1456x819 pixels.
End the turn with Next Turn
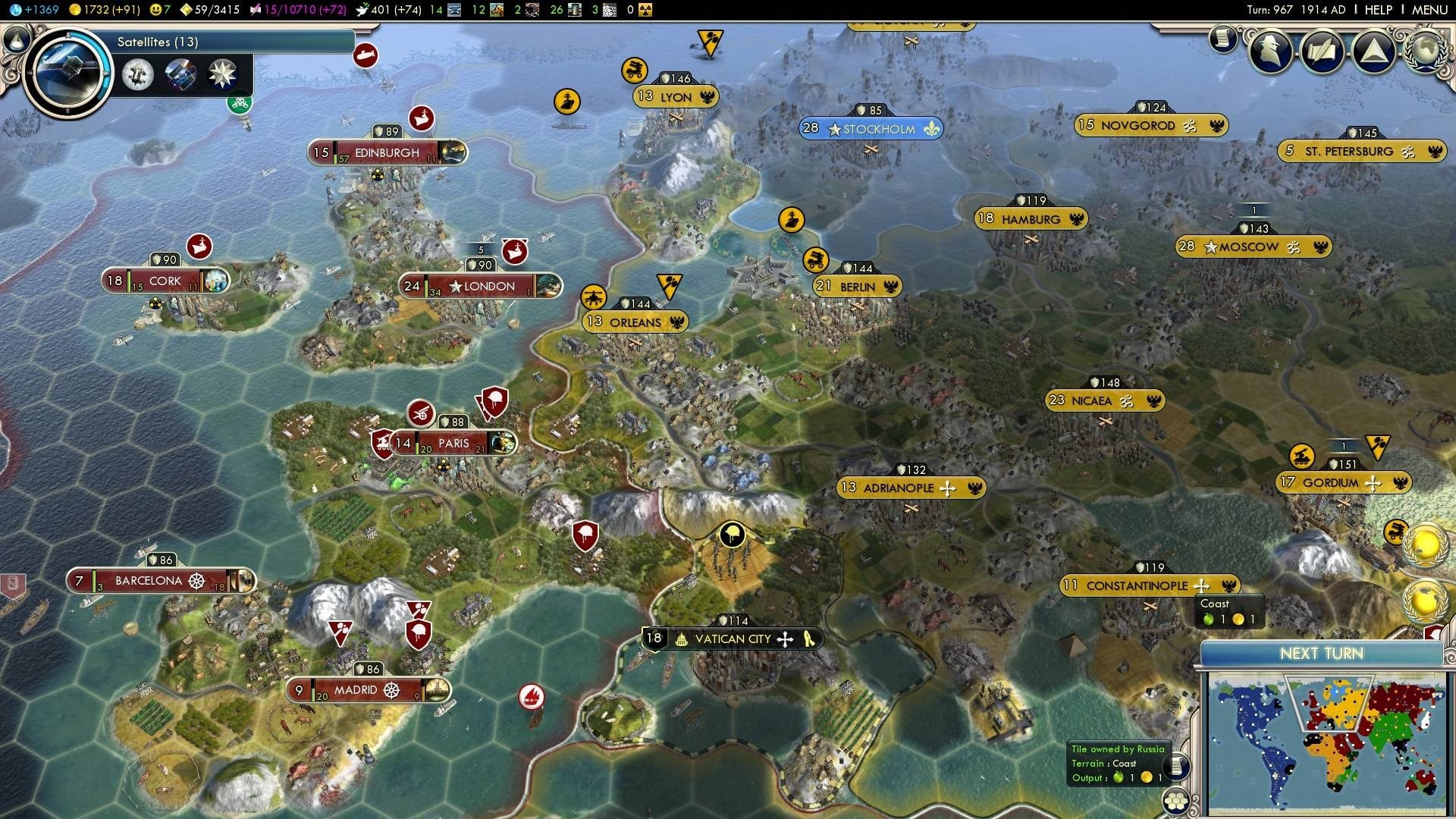click(x=1321, y=654)
